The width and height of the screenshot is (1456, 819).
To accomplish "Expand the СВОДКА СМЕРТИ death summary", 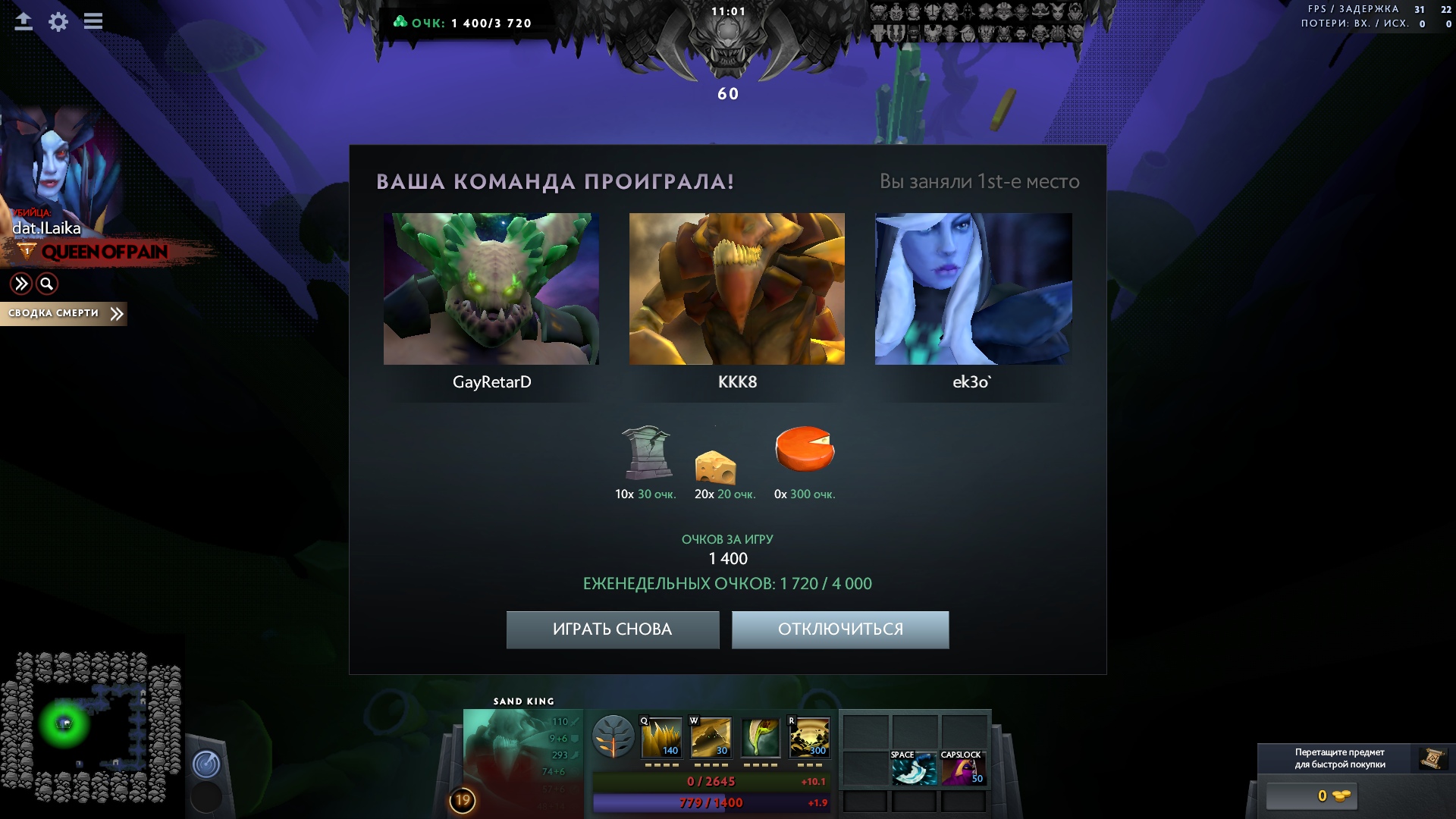I will click(x=64, y=313).
